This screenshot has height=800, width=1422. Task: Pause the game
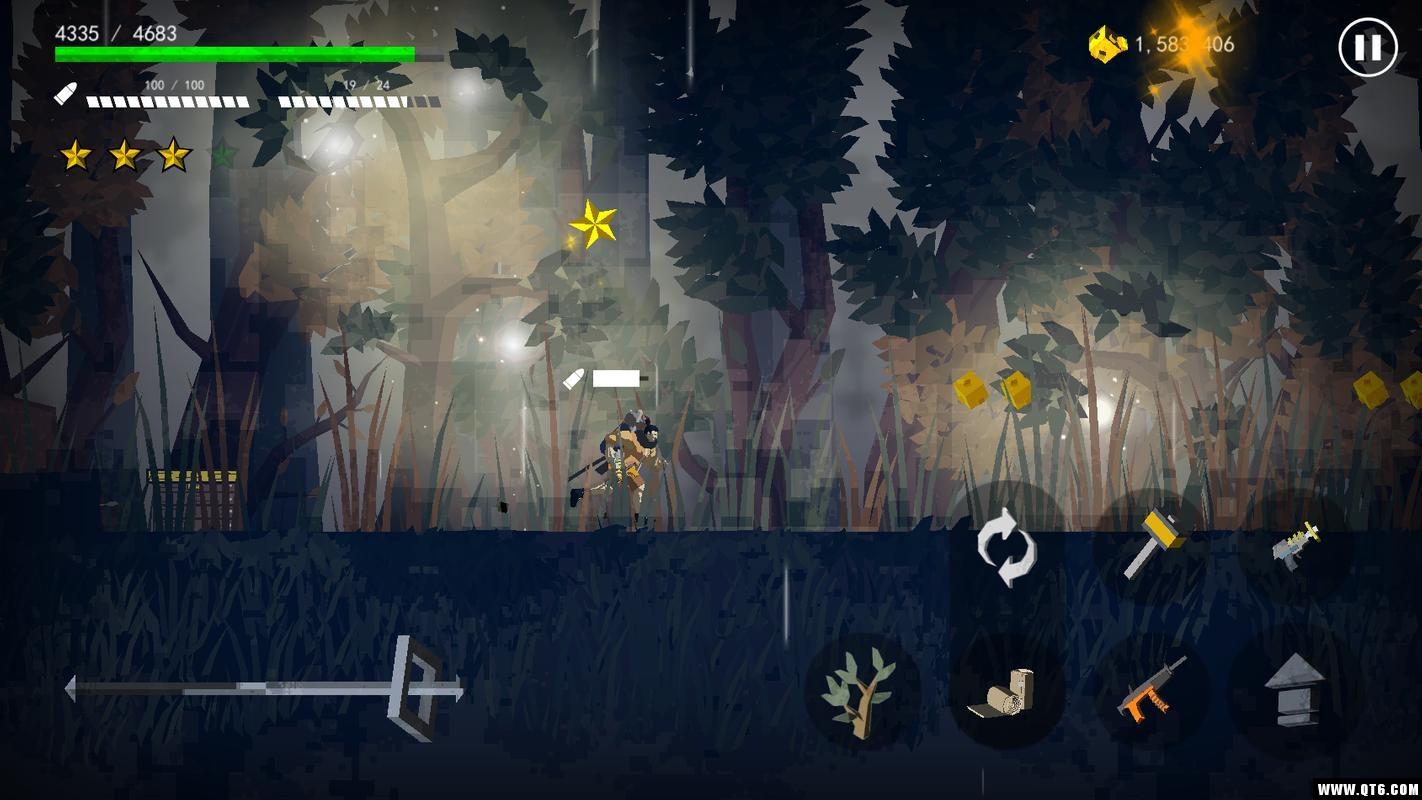[x=1367, y=47]
